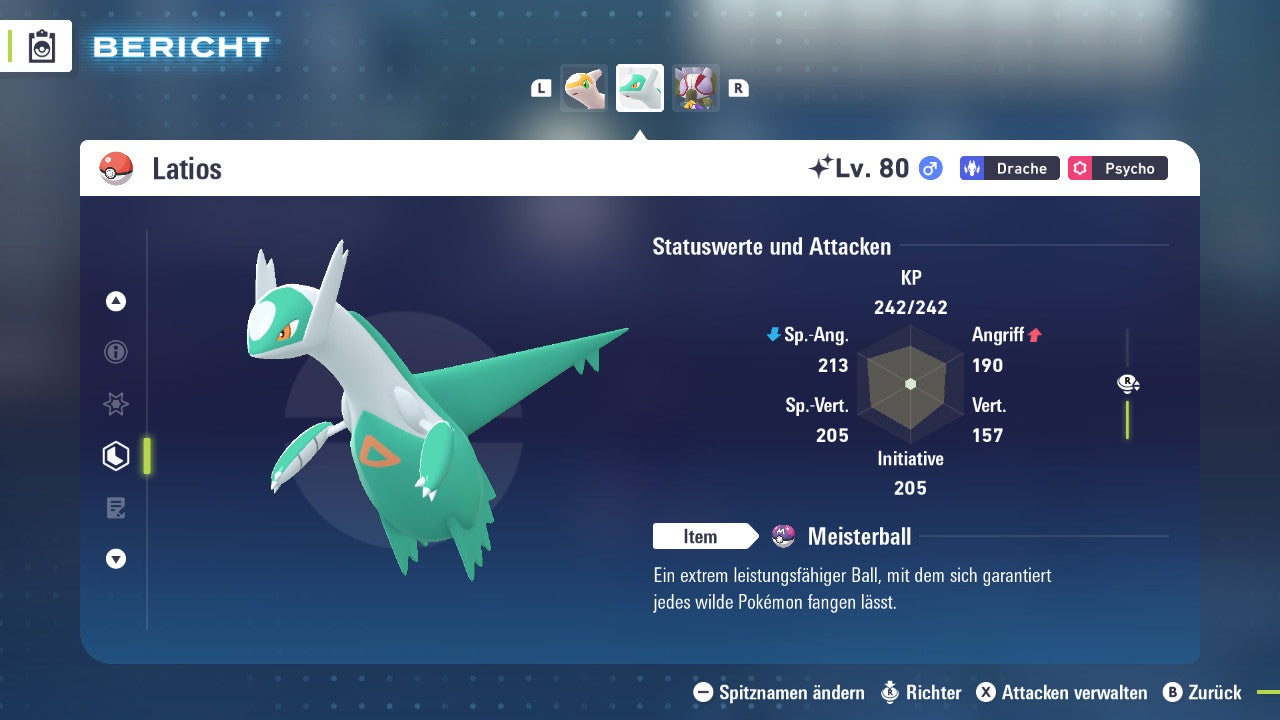Screen dimensions: 1280x720
Task: Click the stat radar chart
Action: [x=910, y=385]
